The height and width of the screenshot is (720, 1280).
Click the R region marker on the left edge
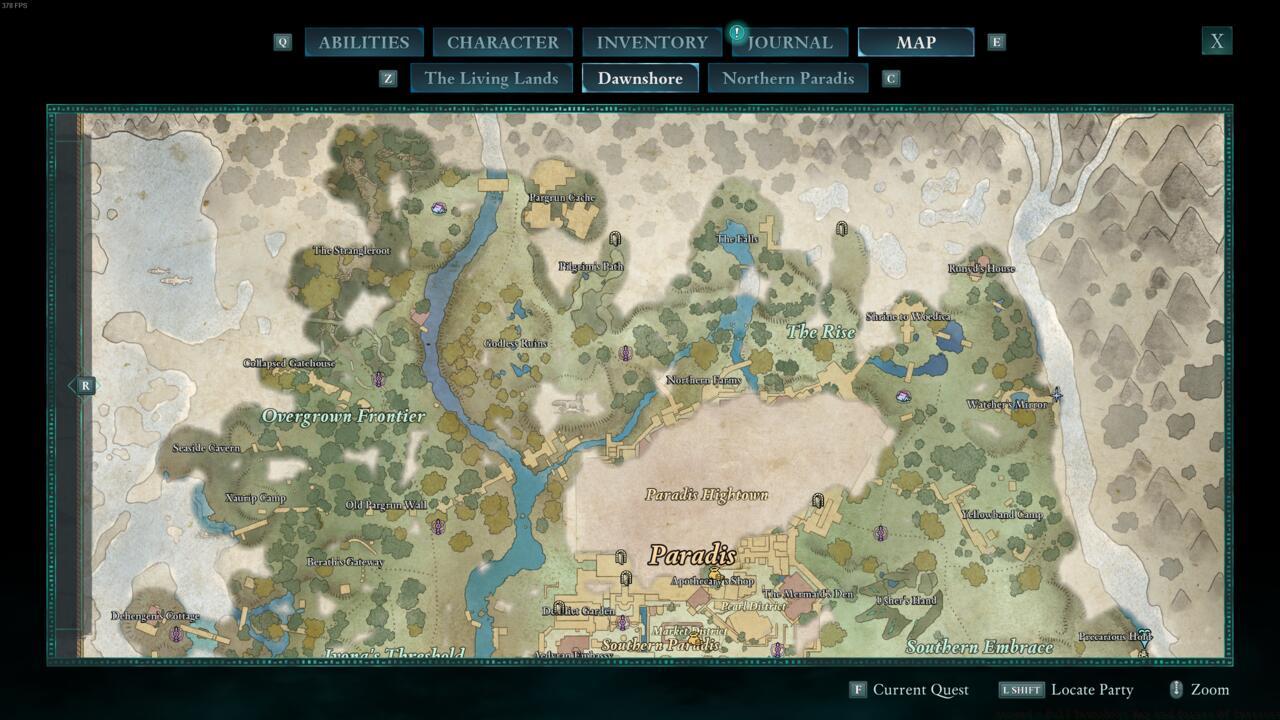(85, 385)
